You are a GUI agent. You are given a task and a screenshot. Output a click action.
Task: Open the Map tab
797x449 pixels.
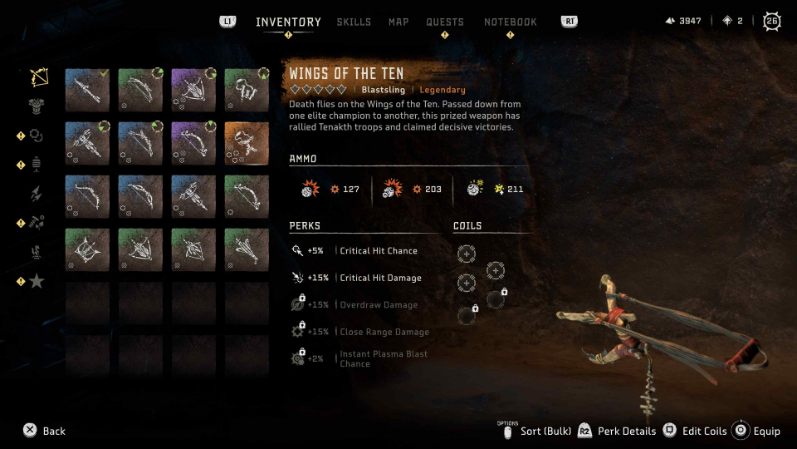(398, 22)
